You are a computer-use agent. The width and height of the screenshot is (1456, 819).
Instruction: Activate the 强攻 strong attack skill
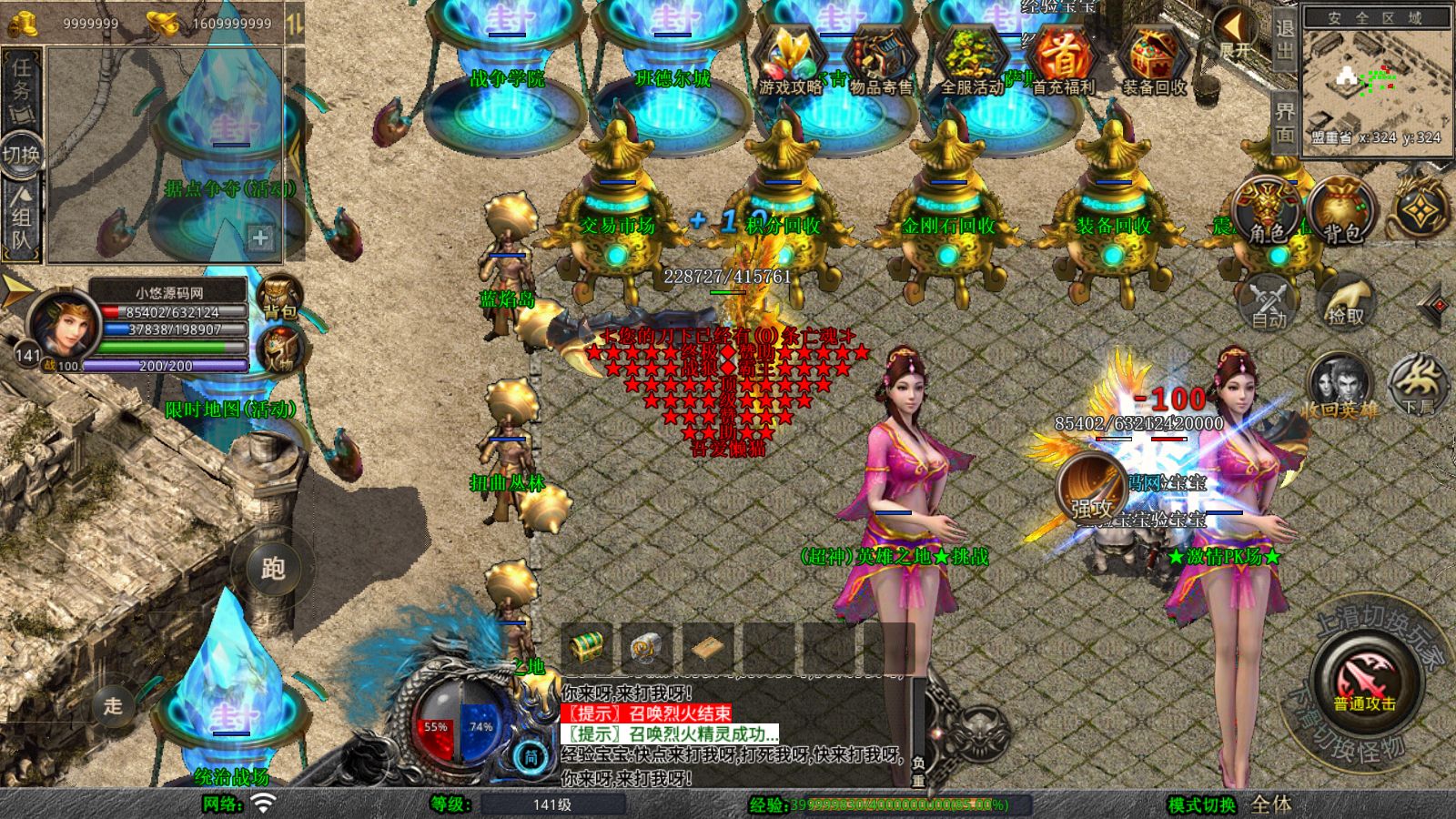pos(1091,489)
